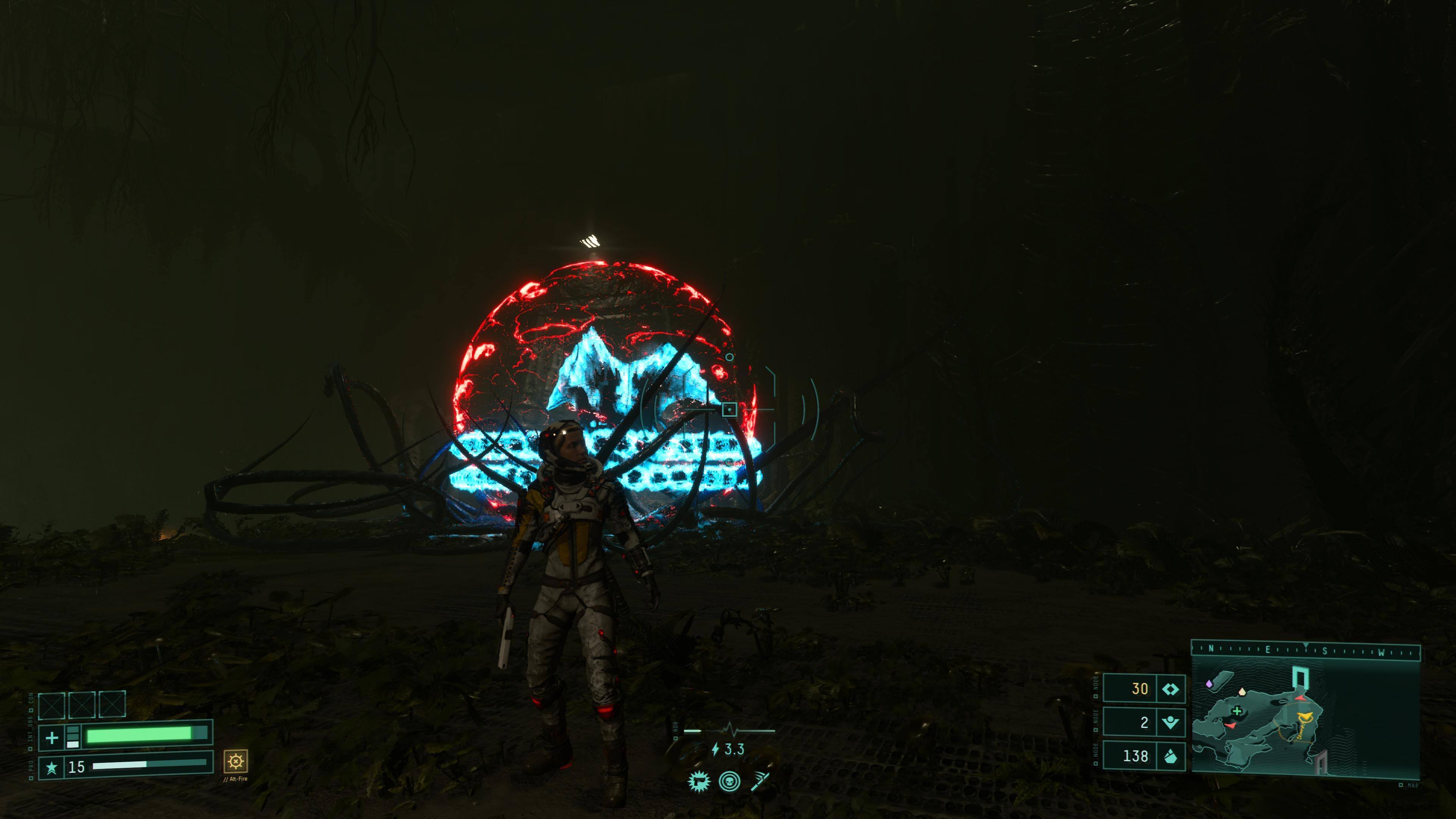Select the skull target weapon trait icon

coord(730,782)
